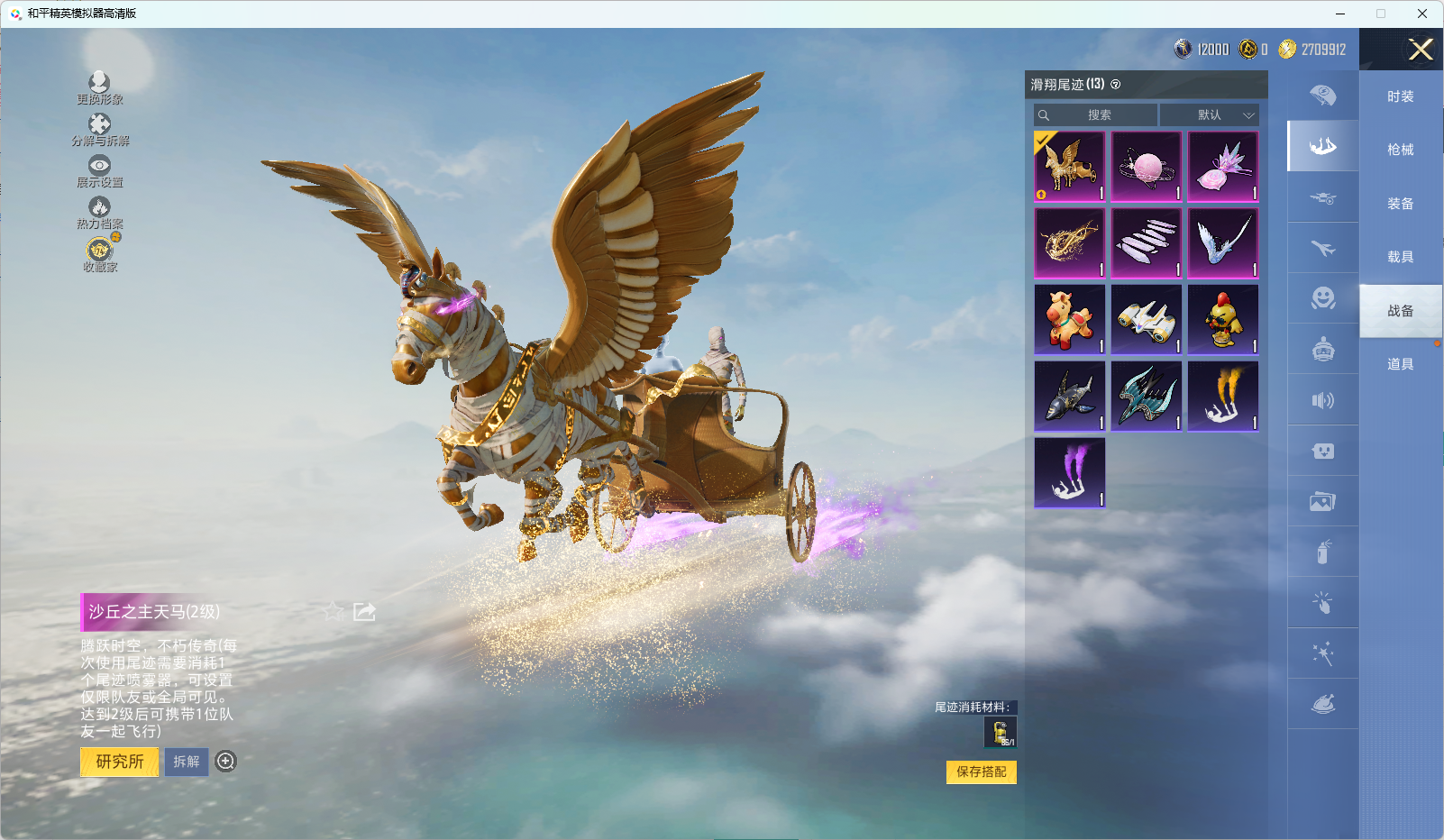Open the 枪械 firearms tab
Viewport: 1444px width, 840px height.
[x=1400, y=150]
